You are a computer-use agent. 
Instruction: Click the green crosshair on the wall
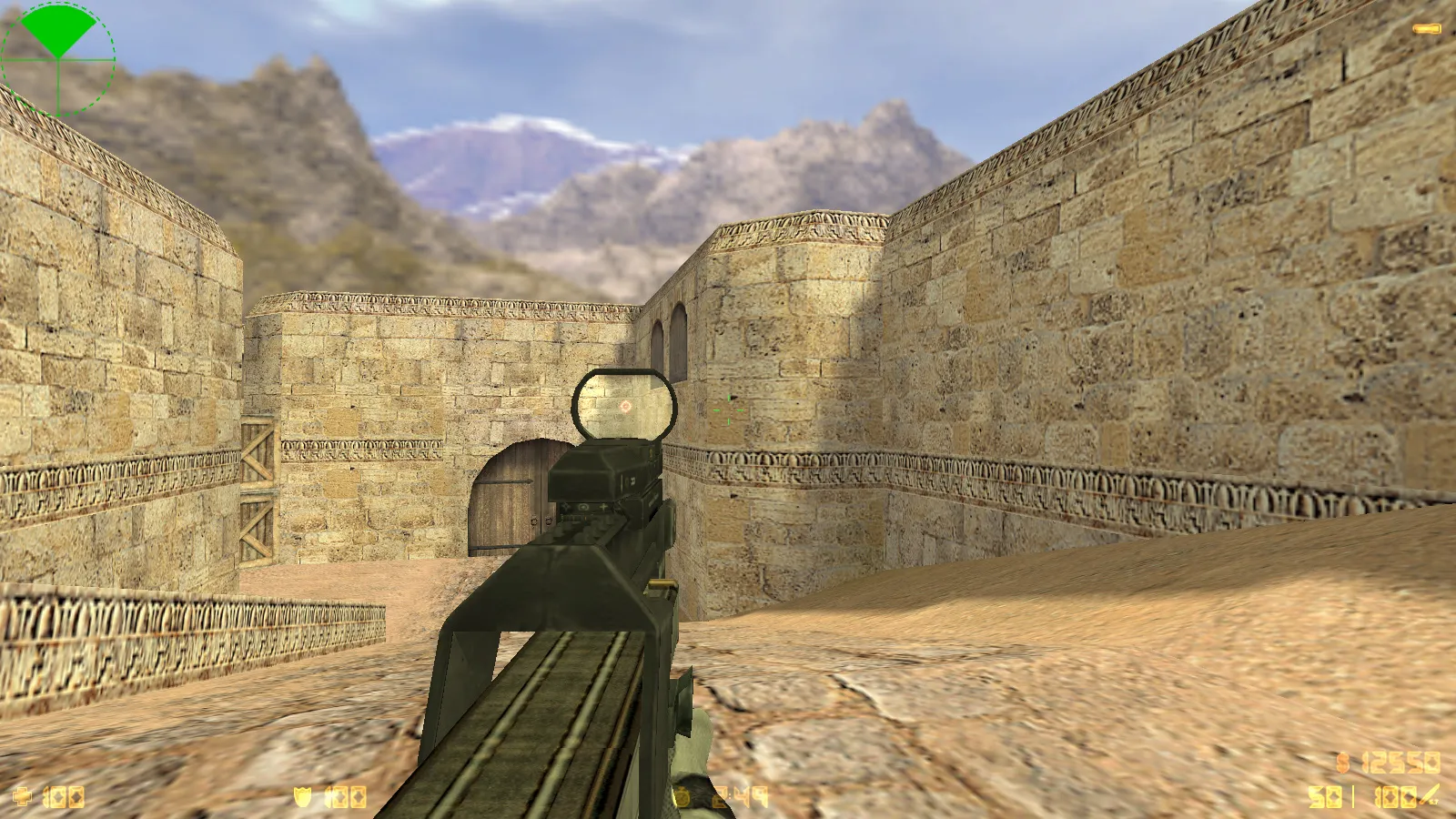pyautogui.click(x=728, y=409)
